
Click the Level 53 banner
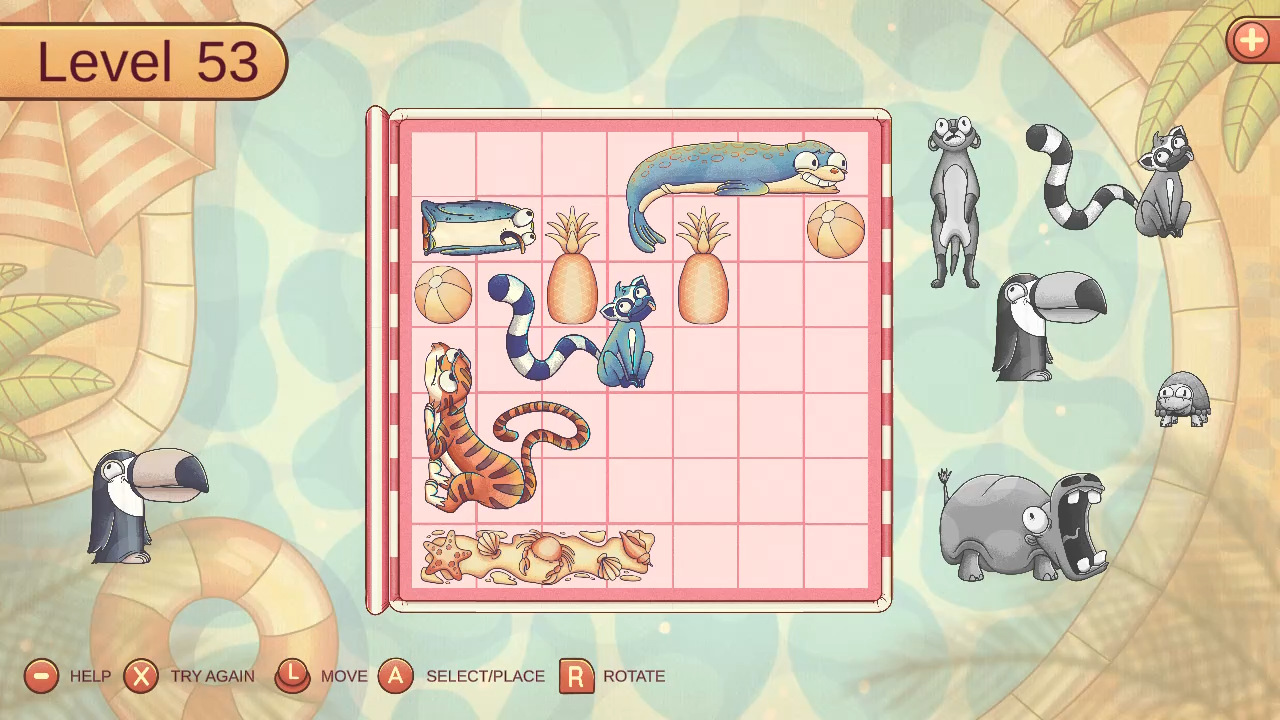pos(143,60)
